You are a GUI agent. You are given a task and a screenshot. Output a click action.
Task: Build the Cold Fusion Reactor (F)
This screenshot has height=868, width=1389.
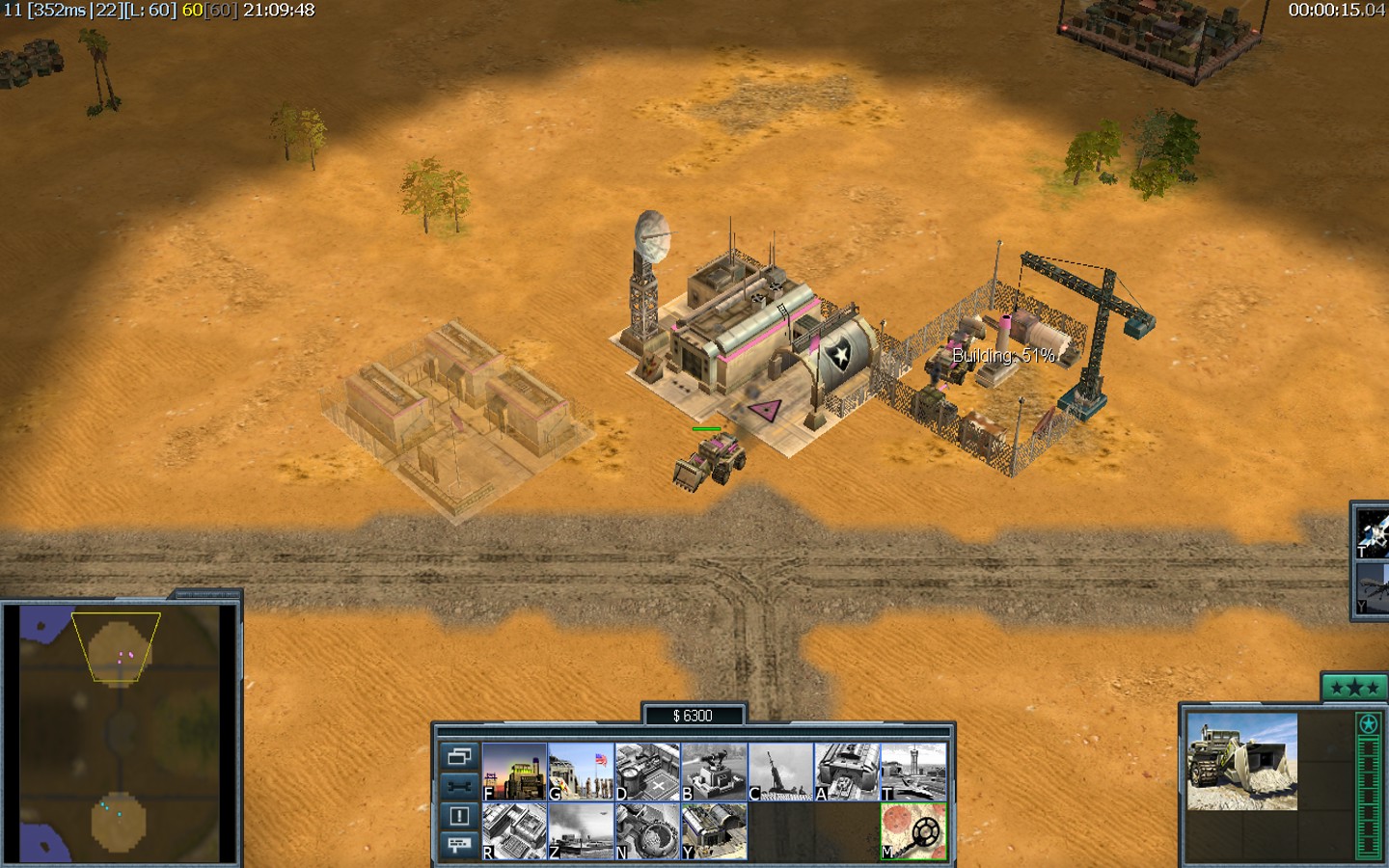(x=514, y=771)
